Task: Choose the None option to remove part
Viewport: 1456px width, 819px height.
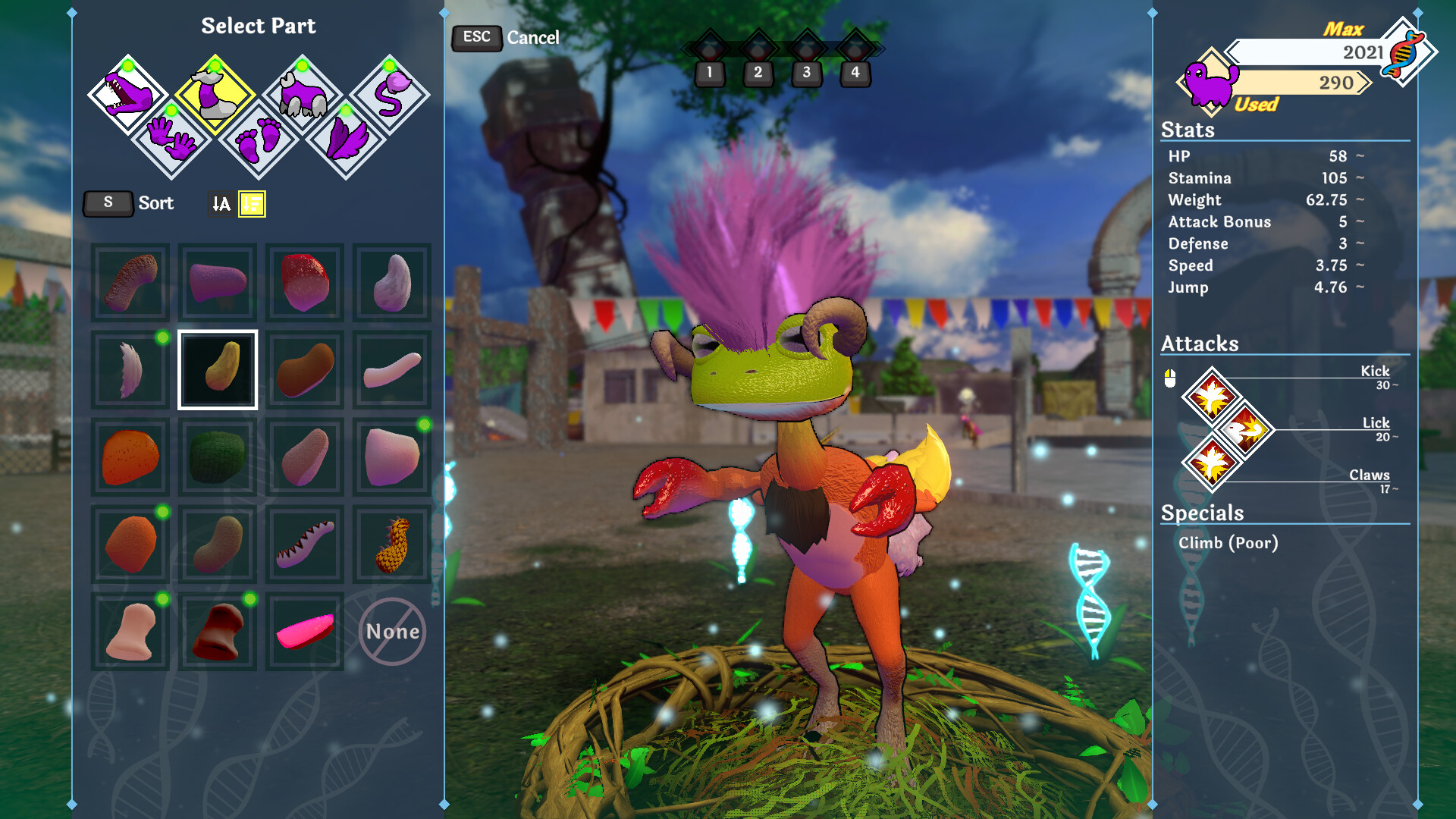Action: pos(392,632)
